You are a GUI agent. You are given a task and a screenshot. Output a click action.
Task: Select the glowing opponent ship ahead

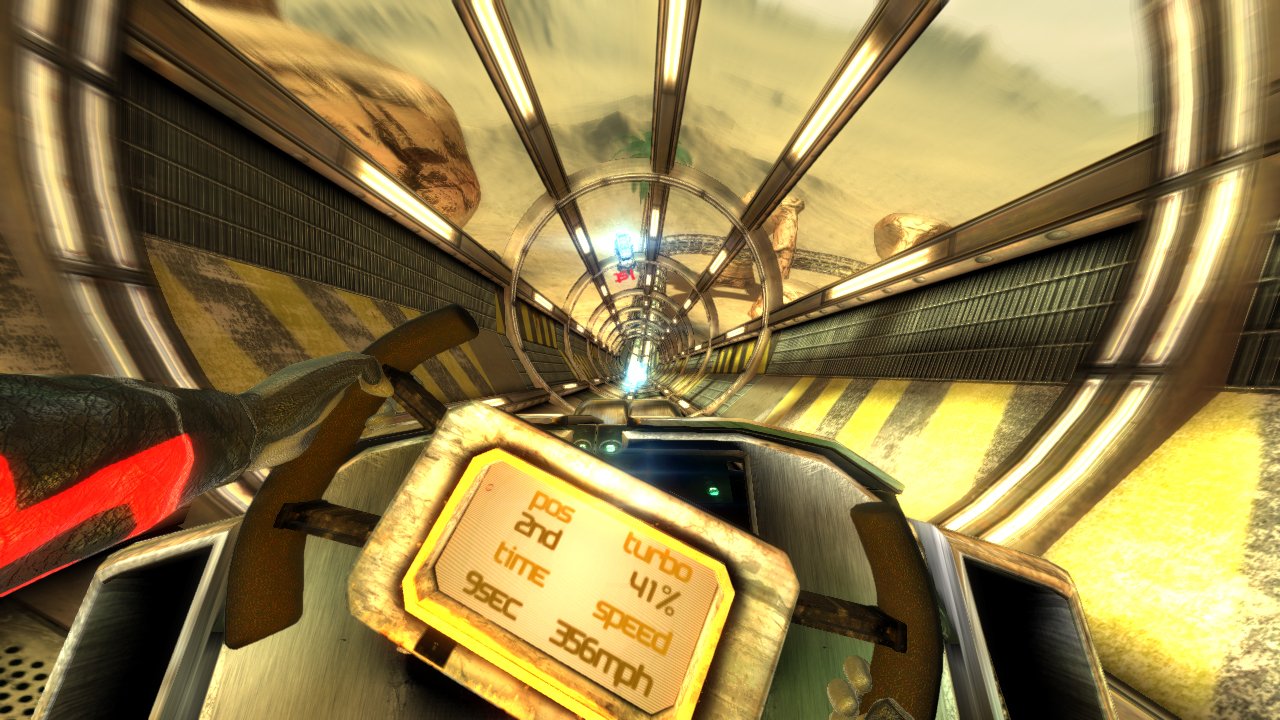pos(622,245)
